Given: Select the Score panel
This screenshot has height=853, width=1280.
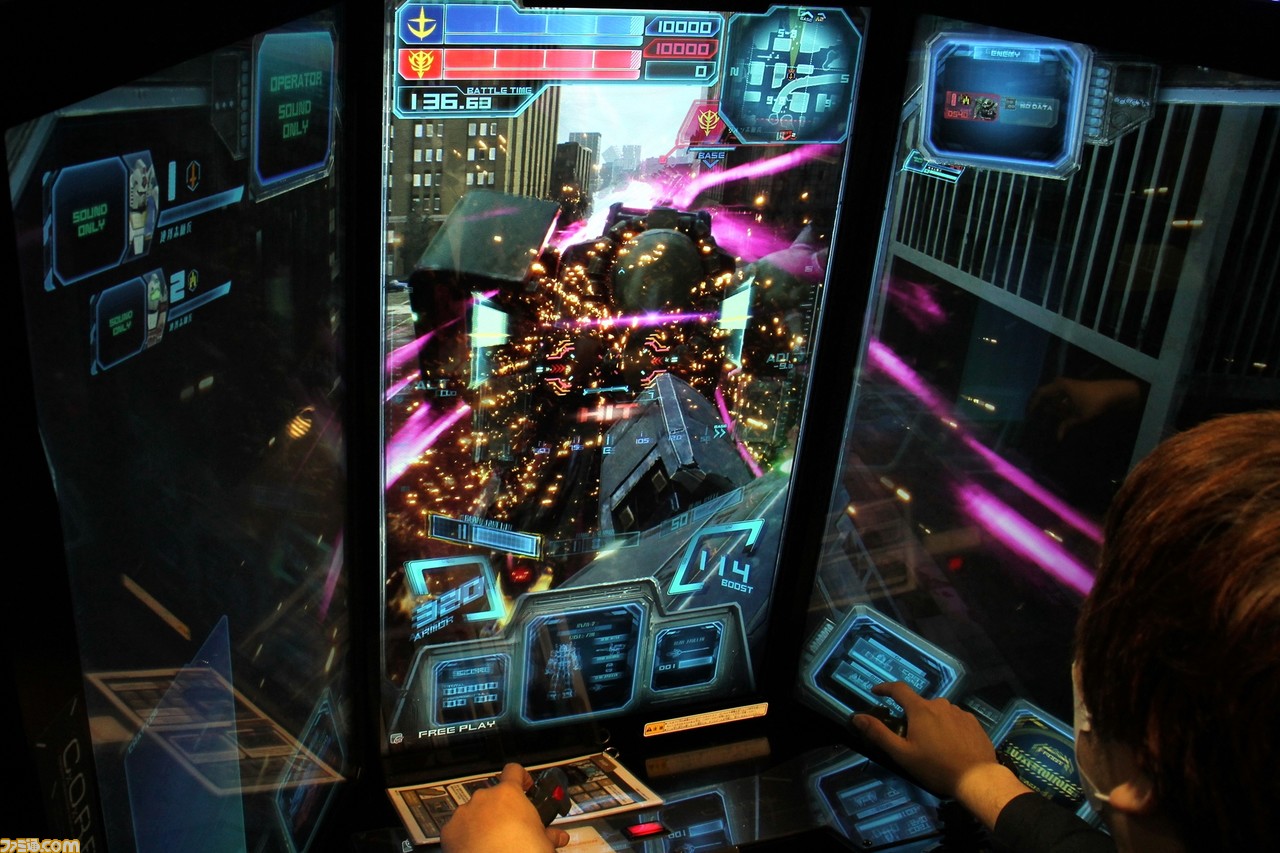Looking at the screenshot, I should pos(470,688).
